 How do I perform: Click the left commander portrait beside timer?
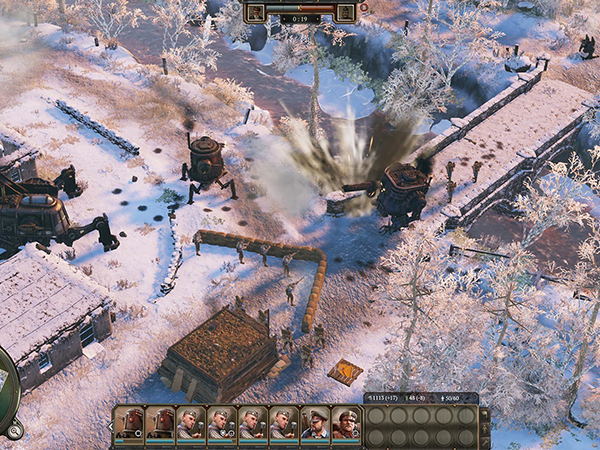255,12
